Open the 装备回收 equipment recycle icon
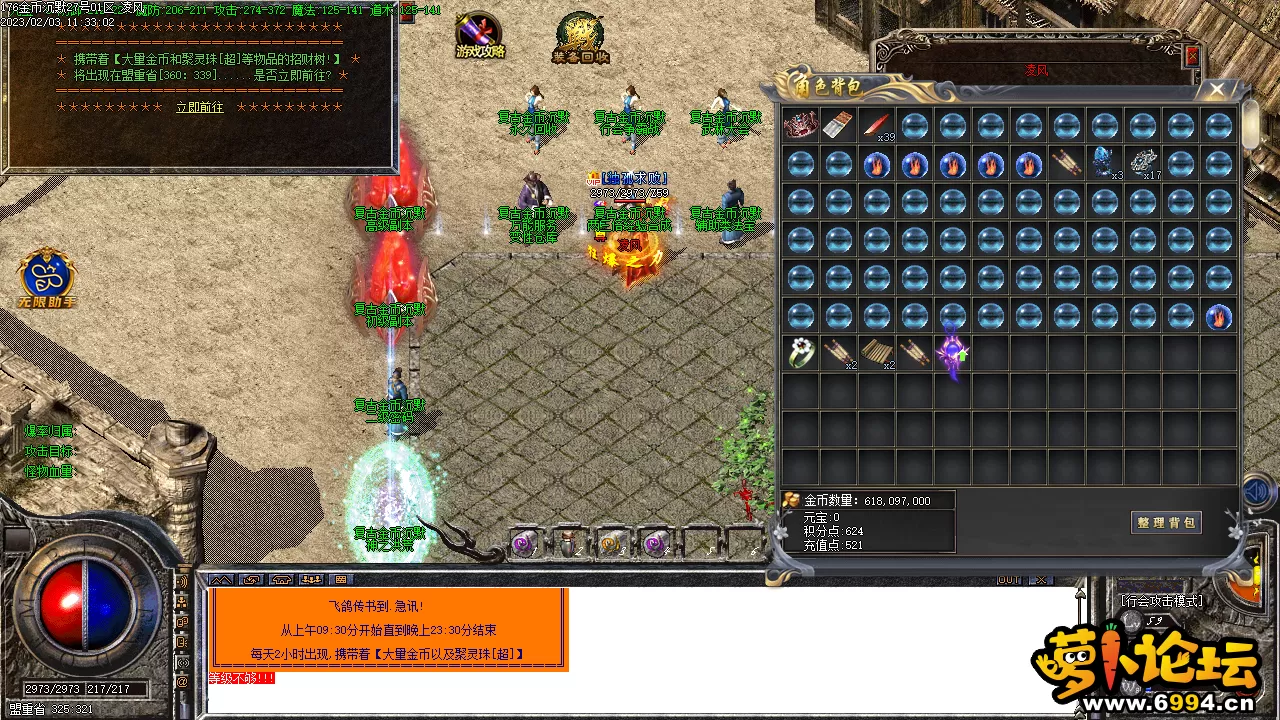The image size is (1280, 720). coord(581,38)
